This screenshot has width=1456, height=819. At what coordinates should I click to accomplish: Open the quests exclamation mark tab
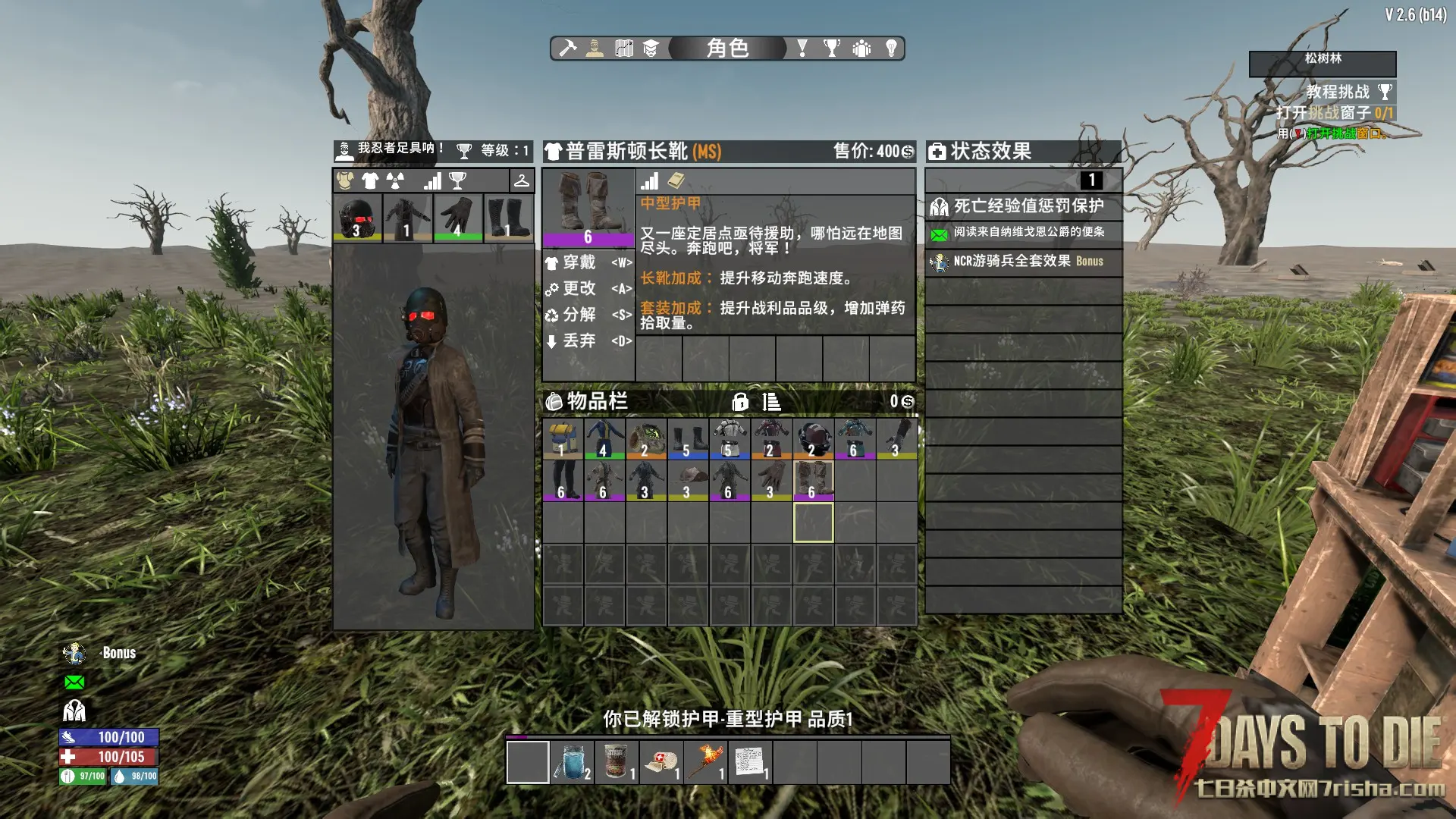(x=802, y=49)
